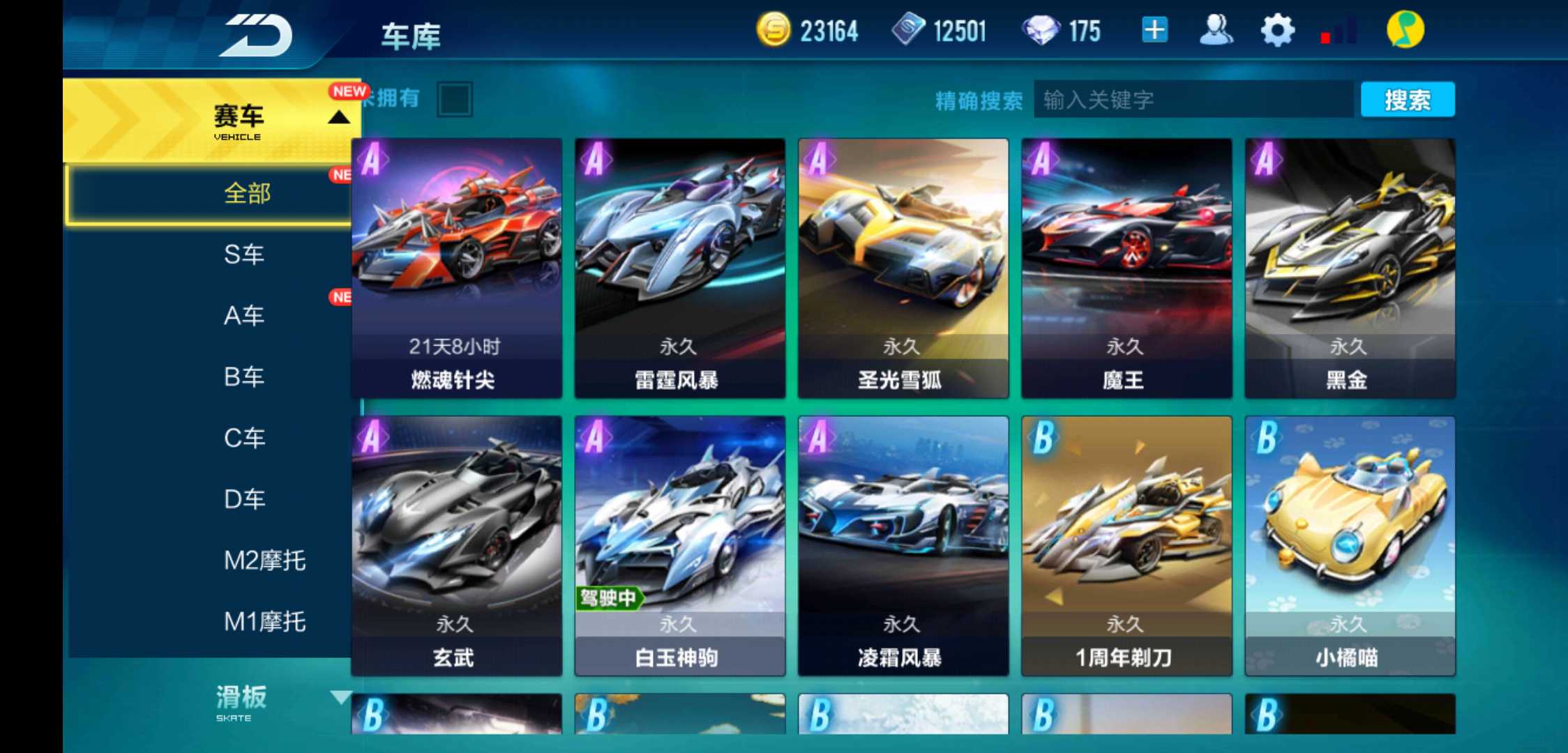
Task: Open the recharge plus icon
Action: [1154, 31]
